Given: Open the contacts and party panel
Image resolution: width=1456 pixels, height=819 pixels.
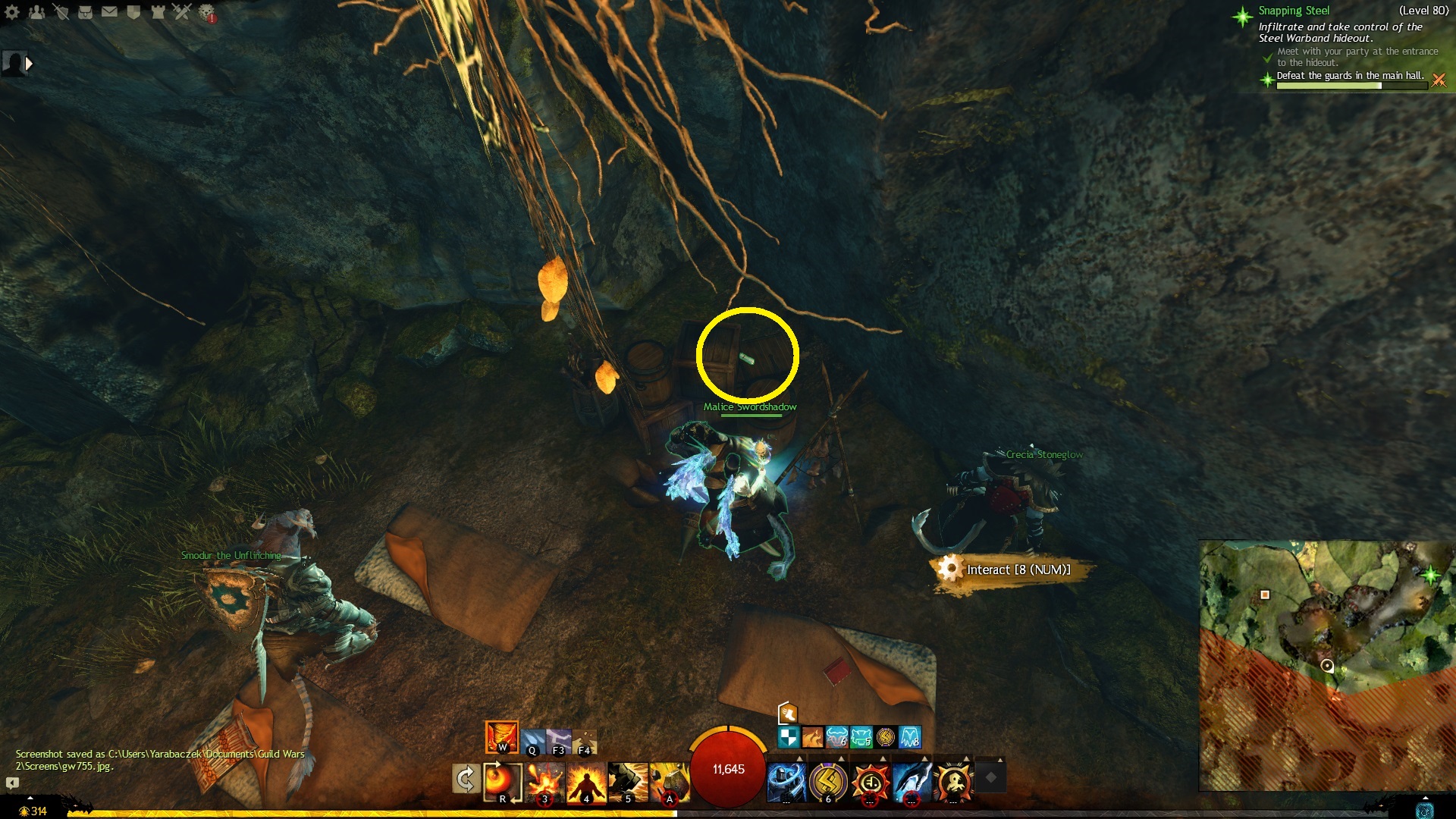Looking at the screenshot, I should pos(36,12).
